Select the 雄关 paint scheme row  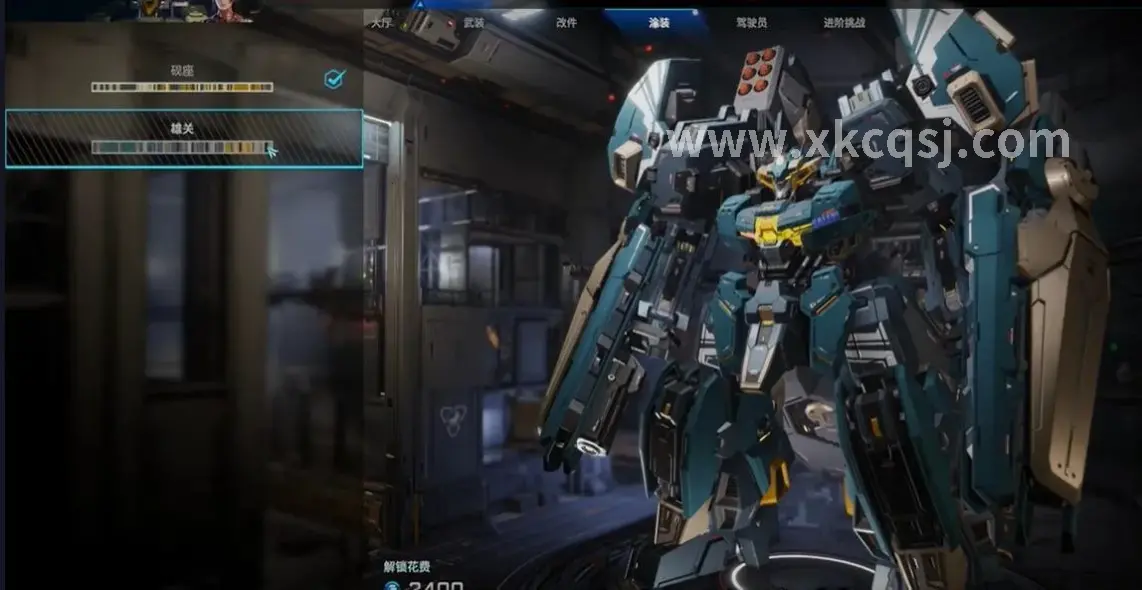183,138
